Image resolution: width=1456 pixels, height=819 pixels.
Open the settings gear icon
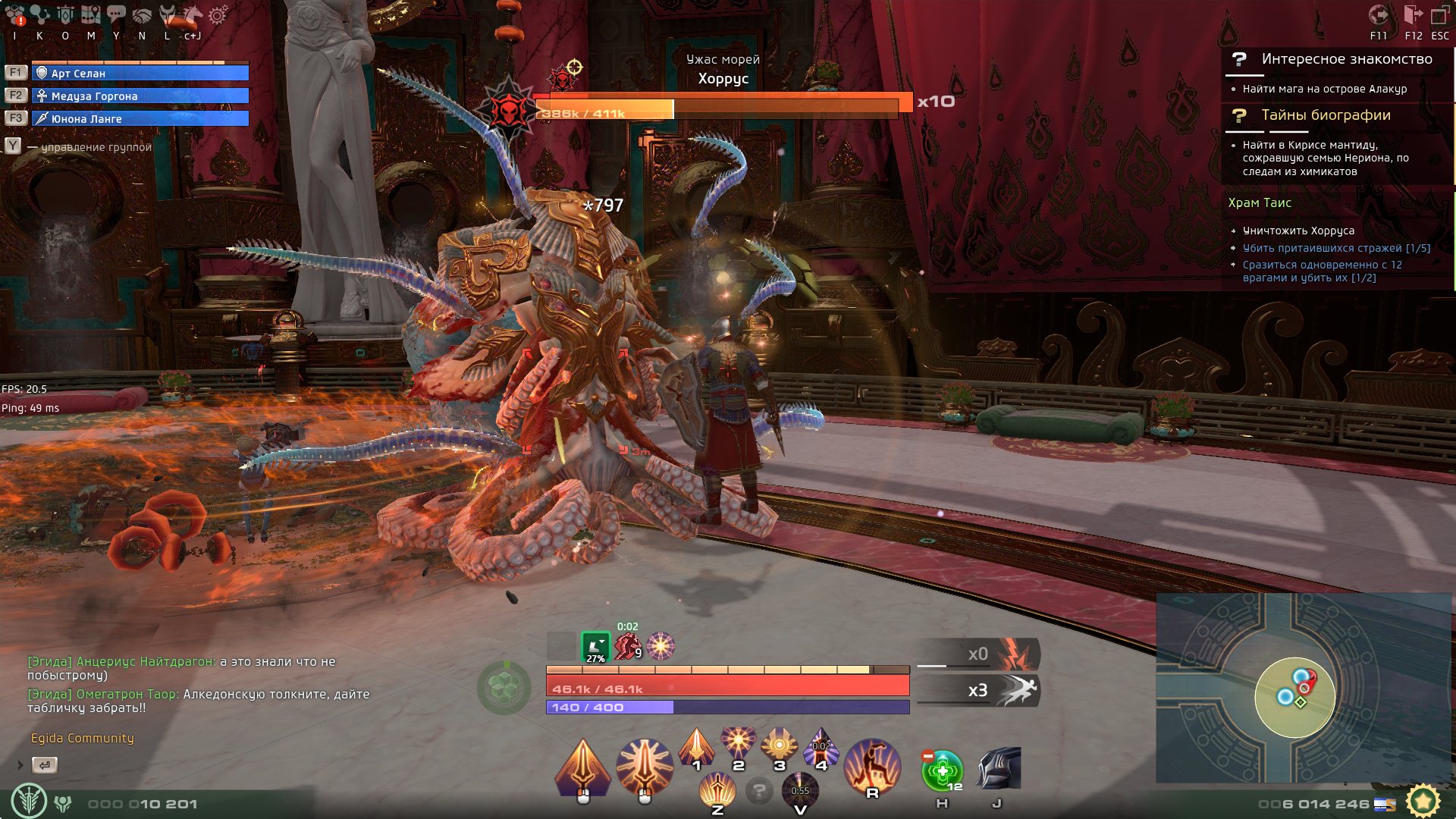click(218, 16)
